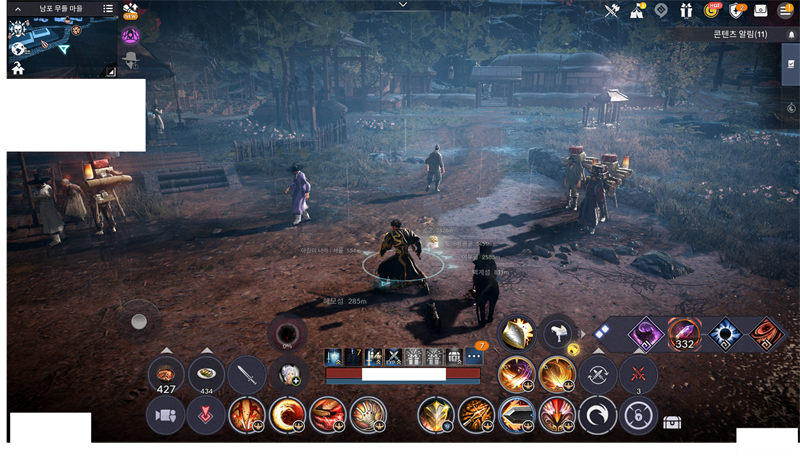Collapse the minimap with the up arrow
800x456 pixels.
[18, 8]
